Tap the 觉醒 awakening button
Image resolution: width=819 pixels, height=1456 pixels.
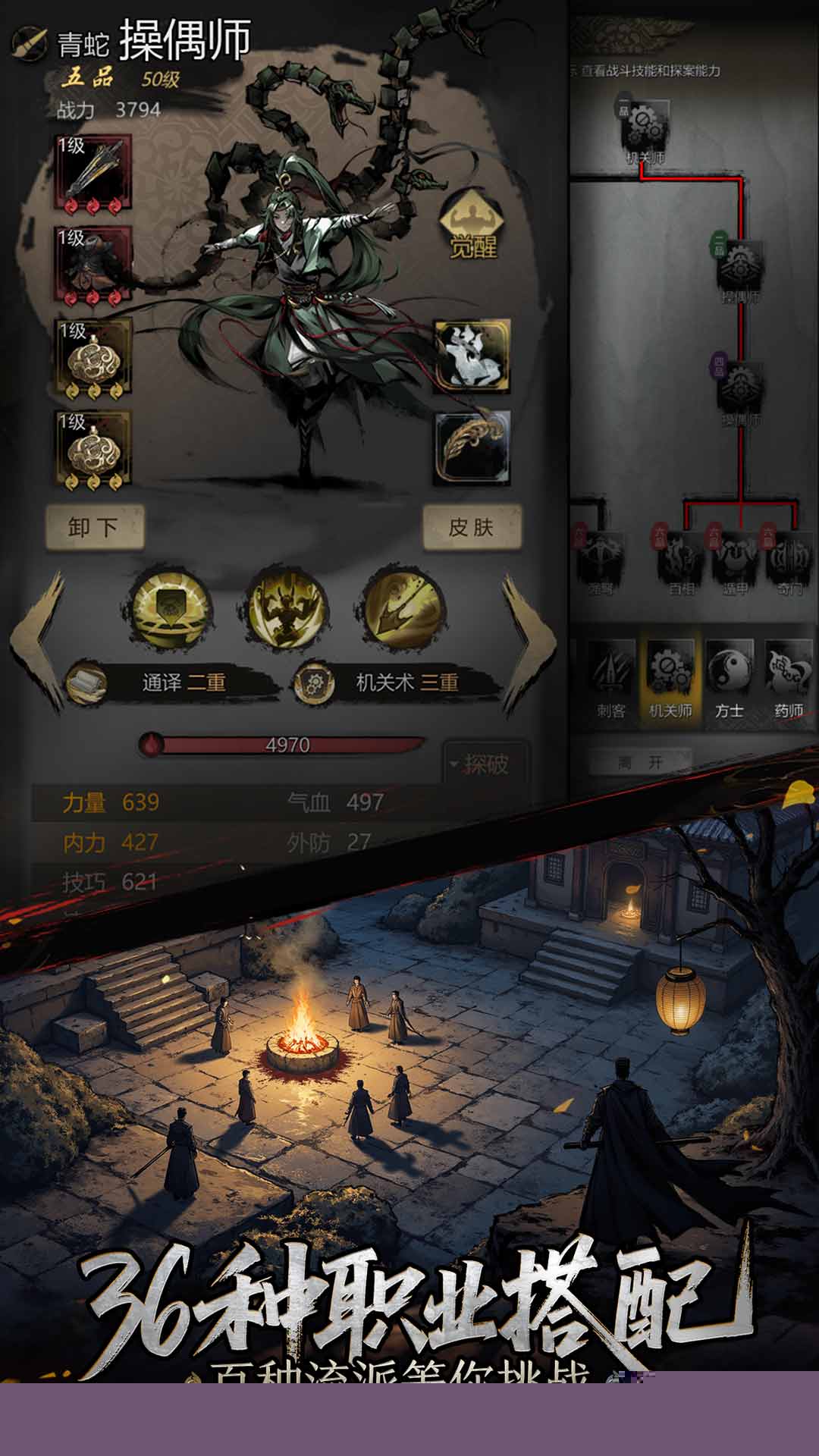[472, 225]
